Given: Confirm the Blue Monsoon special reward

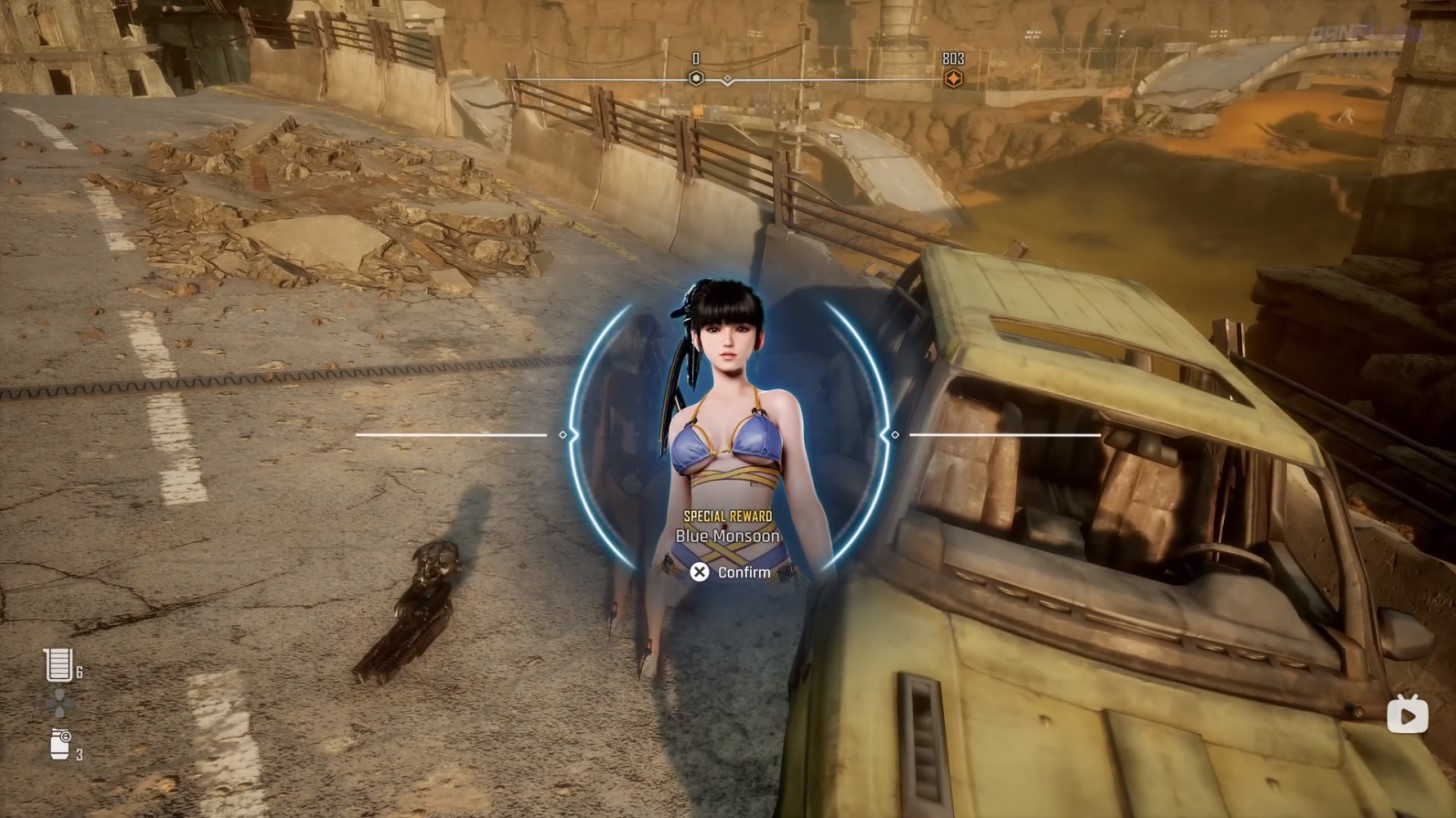Looking at the screenshot, I should (731, 572).
